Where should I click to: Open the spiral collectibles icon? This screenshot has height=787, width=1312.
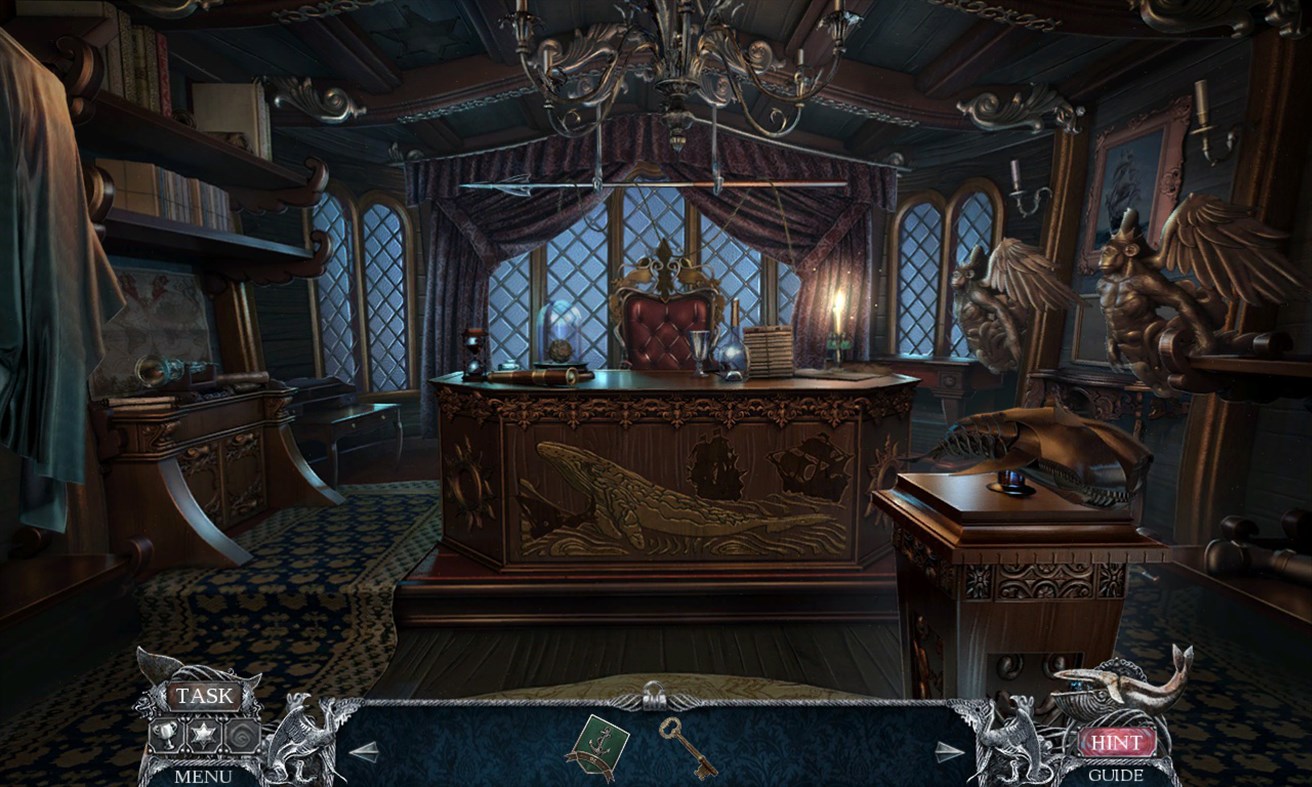point(243,734)
